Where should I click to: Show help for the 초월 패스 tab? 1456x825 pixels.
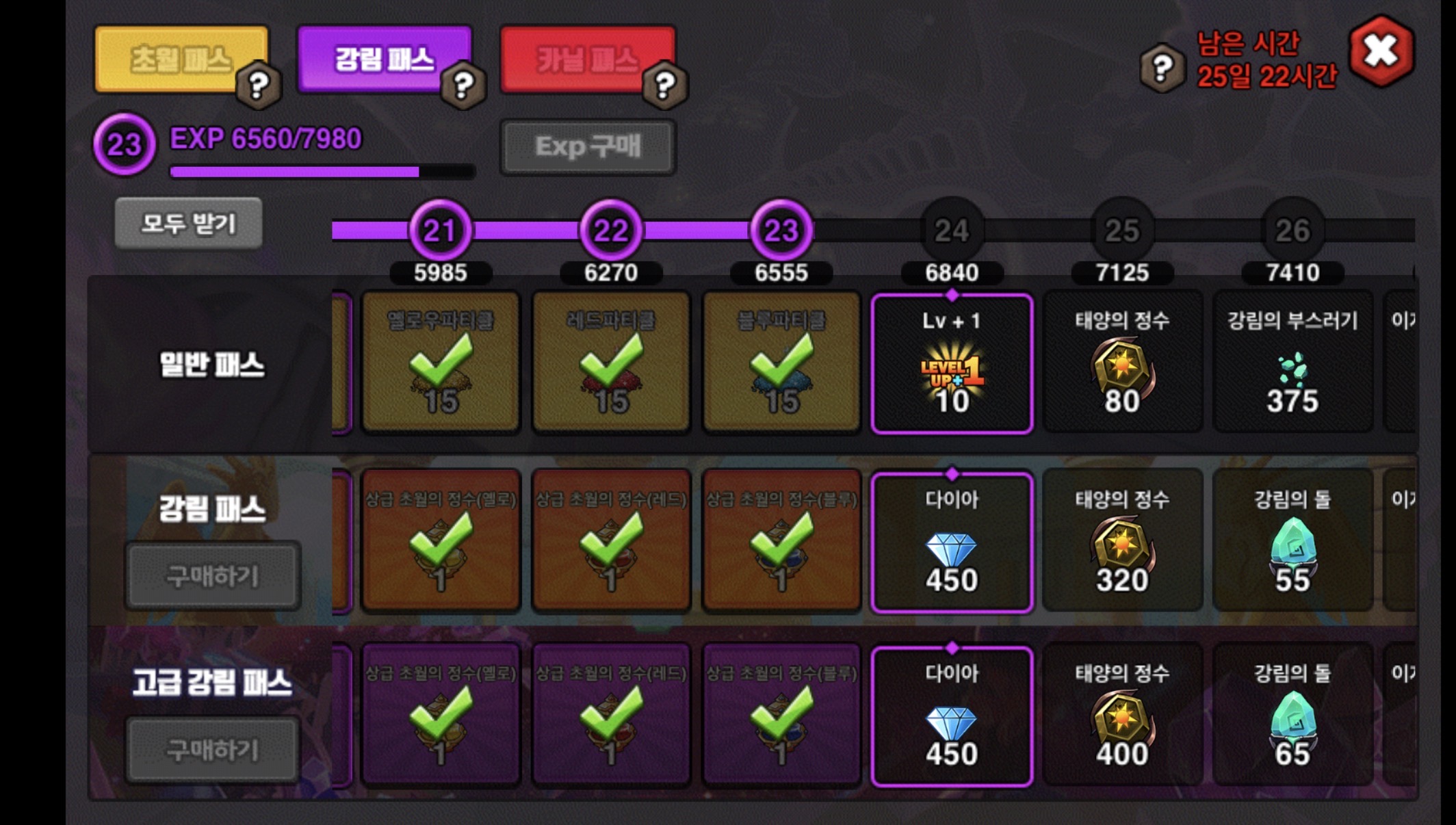(258, 86)
